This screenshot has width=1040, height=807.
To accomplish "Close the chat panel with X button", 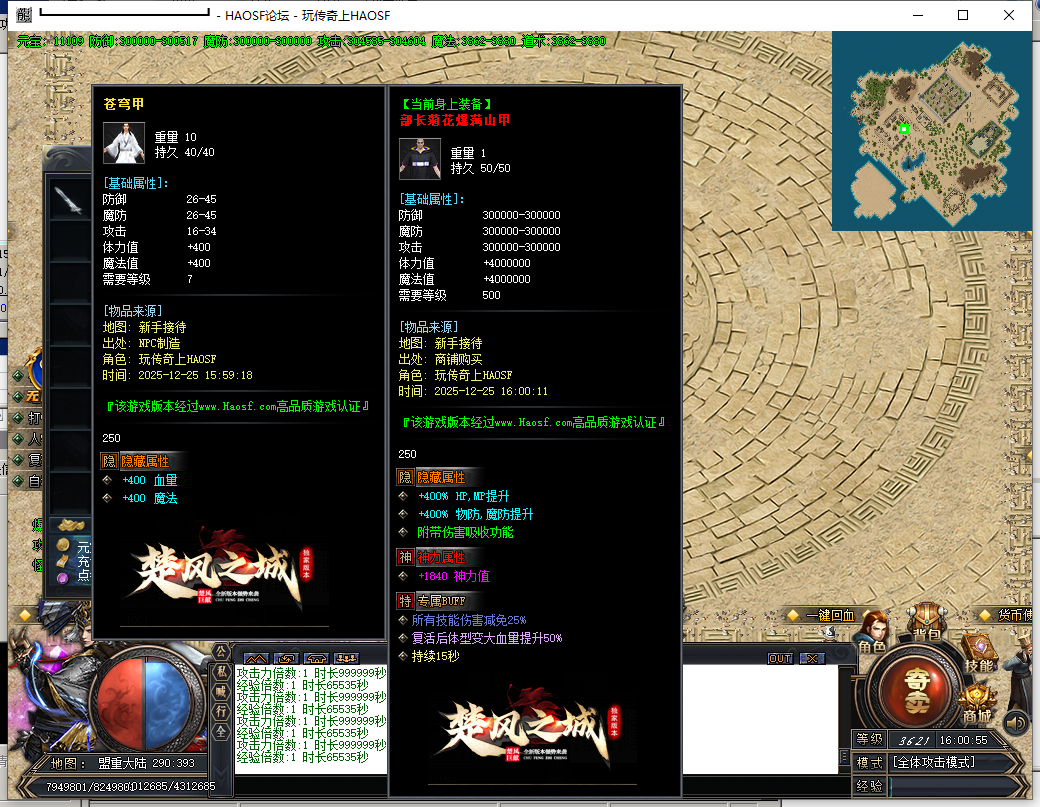I will pos(812,658).
